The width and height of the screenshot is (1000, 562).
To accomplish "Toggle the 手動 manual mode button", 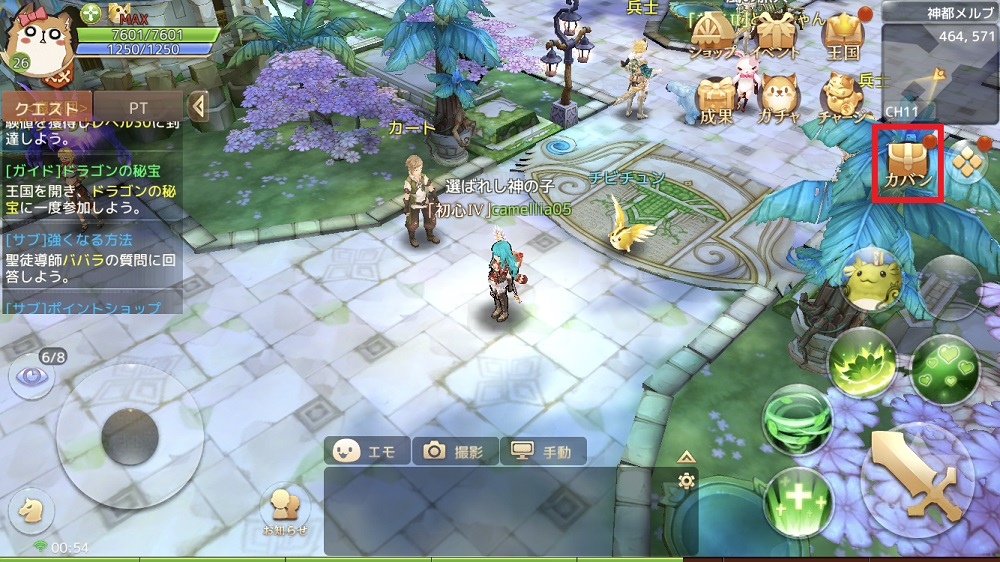I will click(543, 452).
